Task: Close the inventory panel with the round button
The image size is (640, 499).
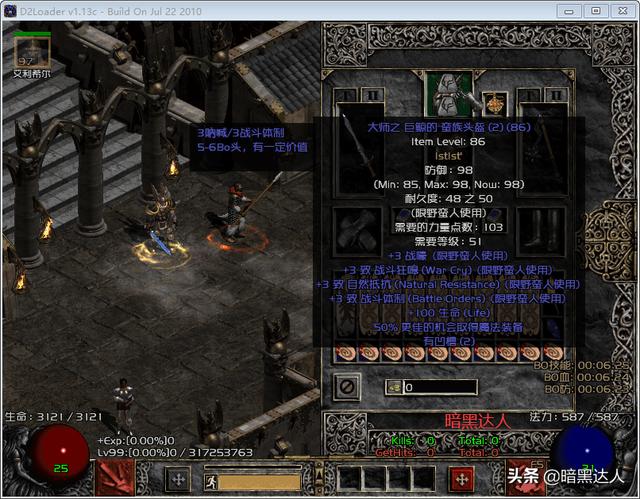Action: tap(346, 385)
